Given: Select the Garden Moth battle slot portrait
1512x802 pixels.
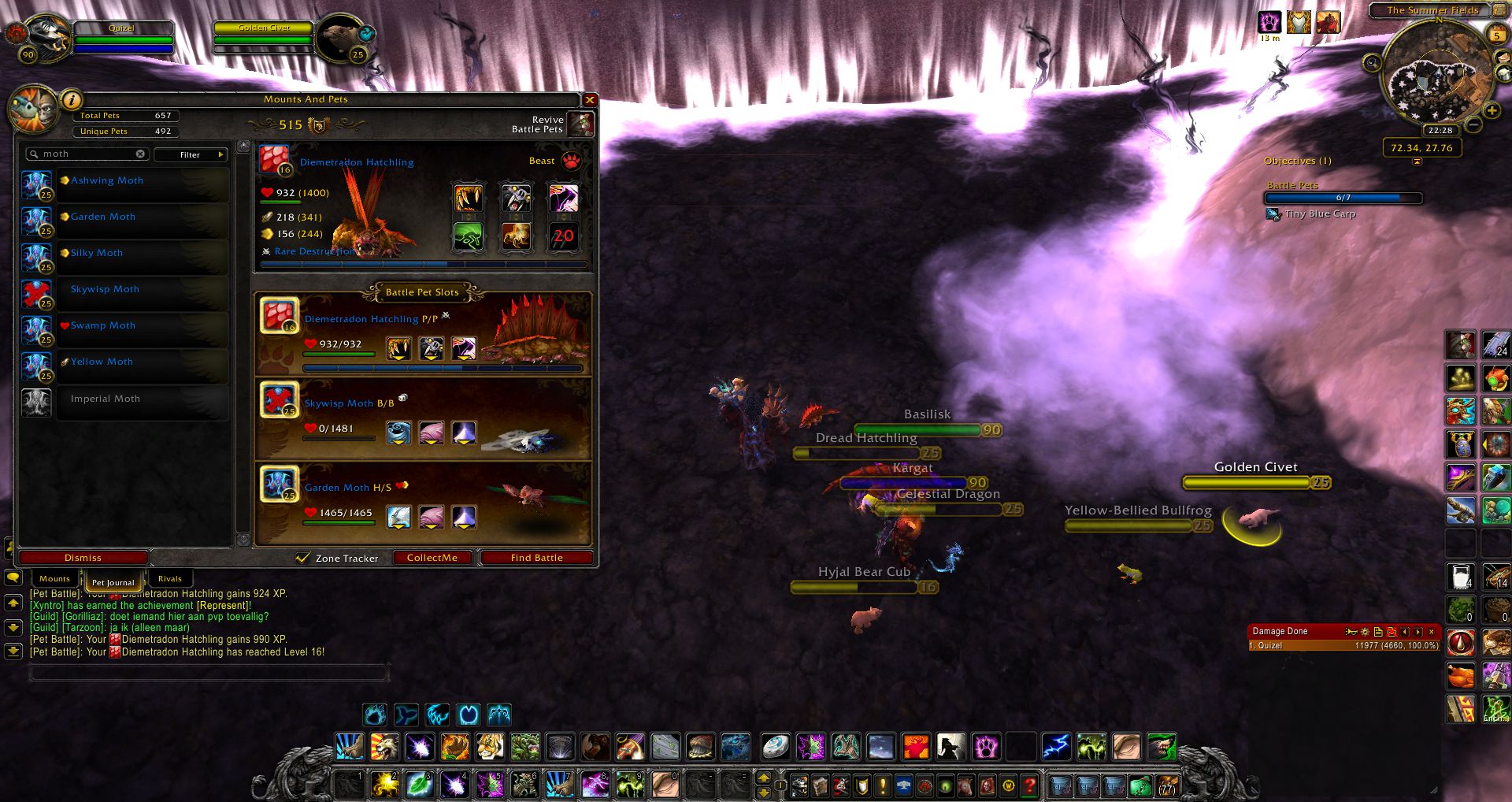Looking at the screenshot, I should click(x=280, y=485).
